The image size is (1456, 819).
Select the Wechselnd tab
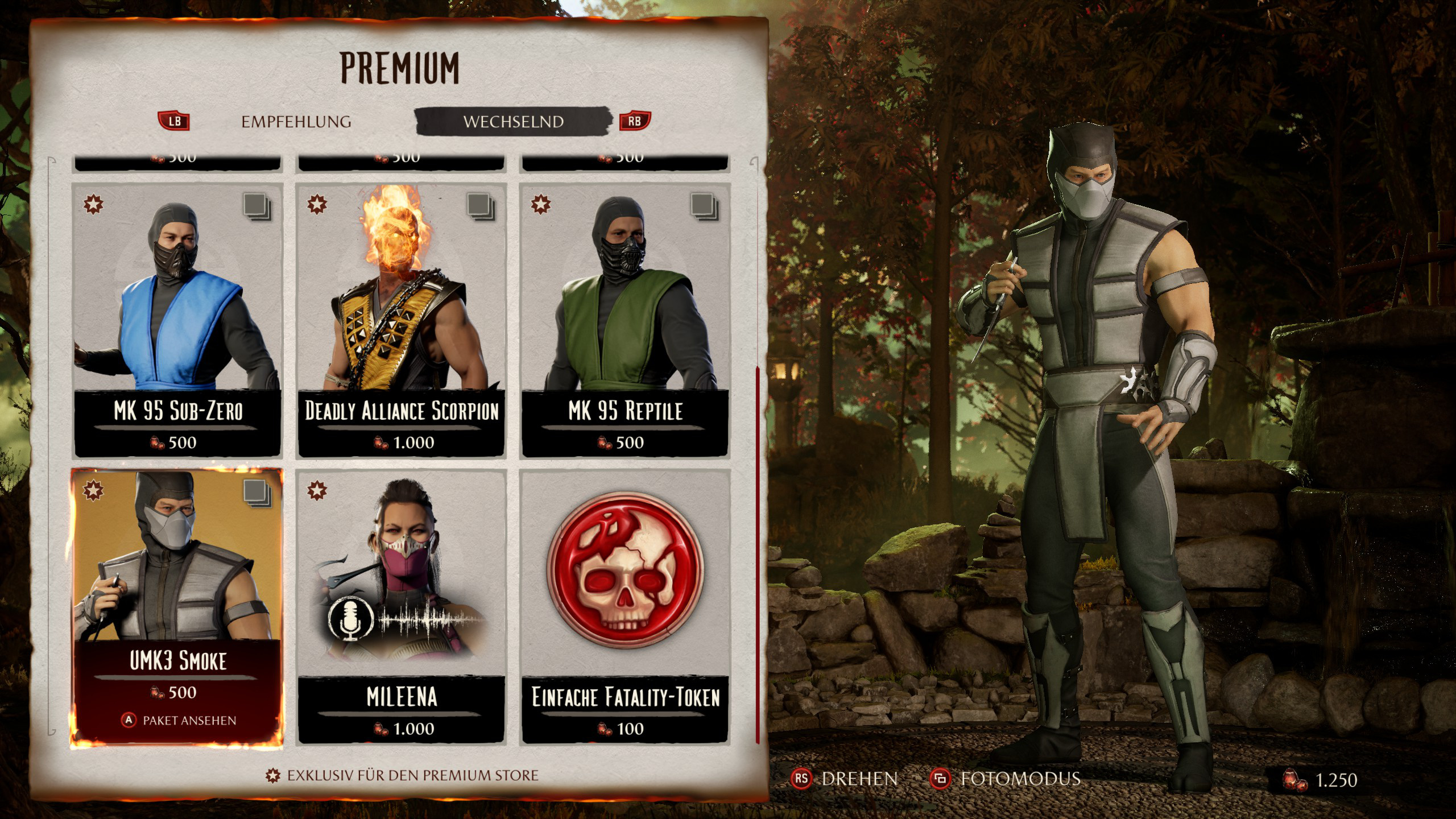click(513, 122)
